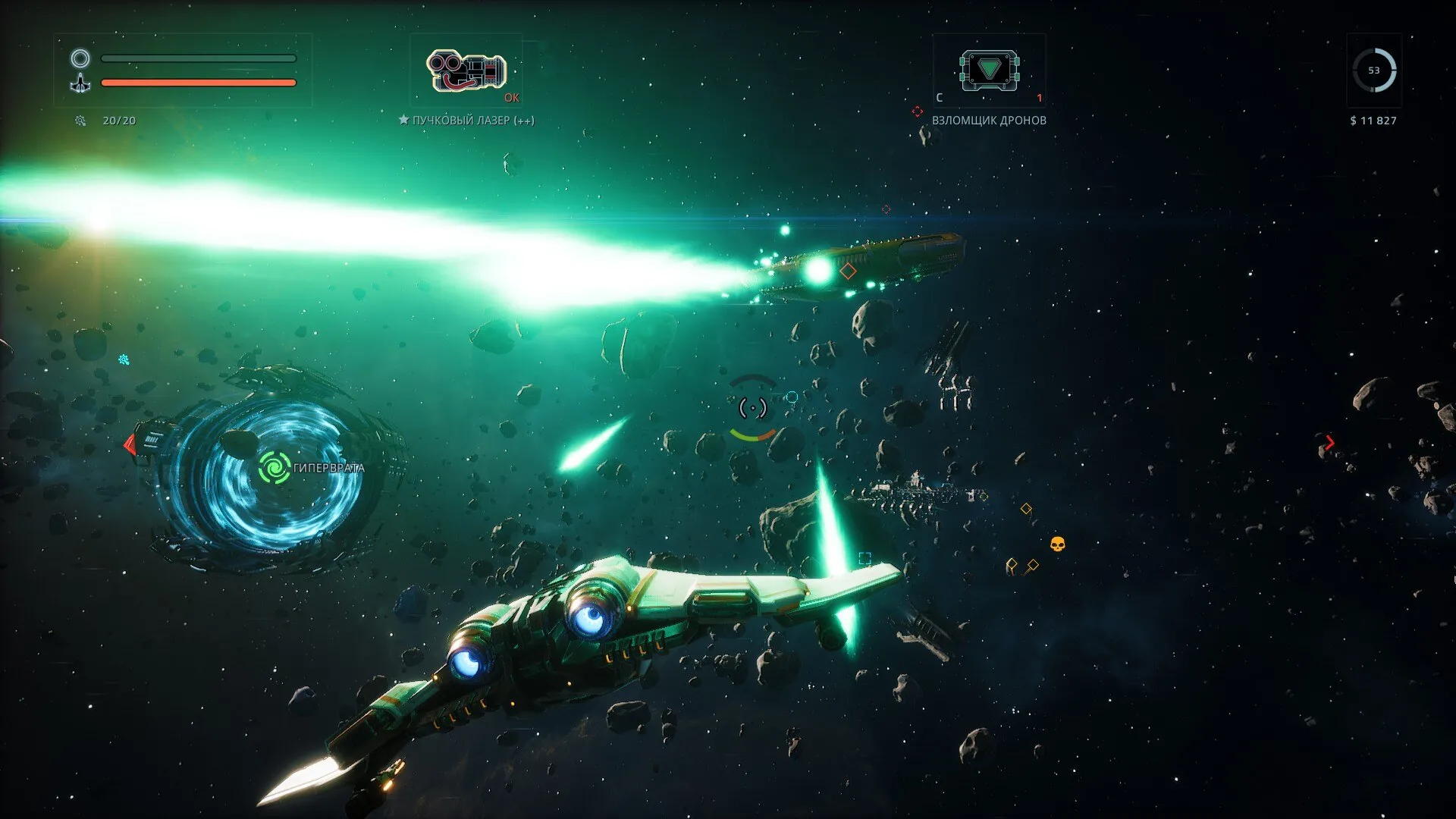Activate the drone hacker device icon
The height and width of the screenshot is (819, 1456).
pos(989,71)
